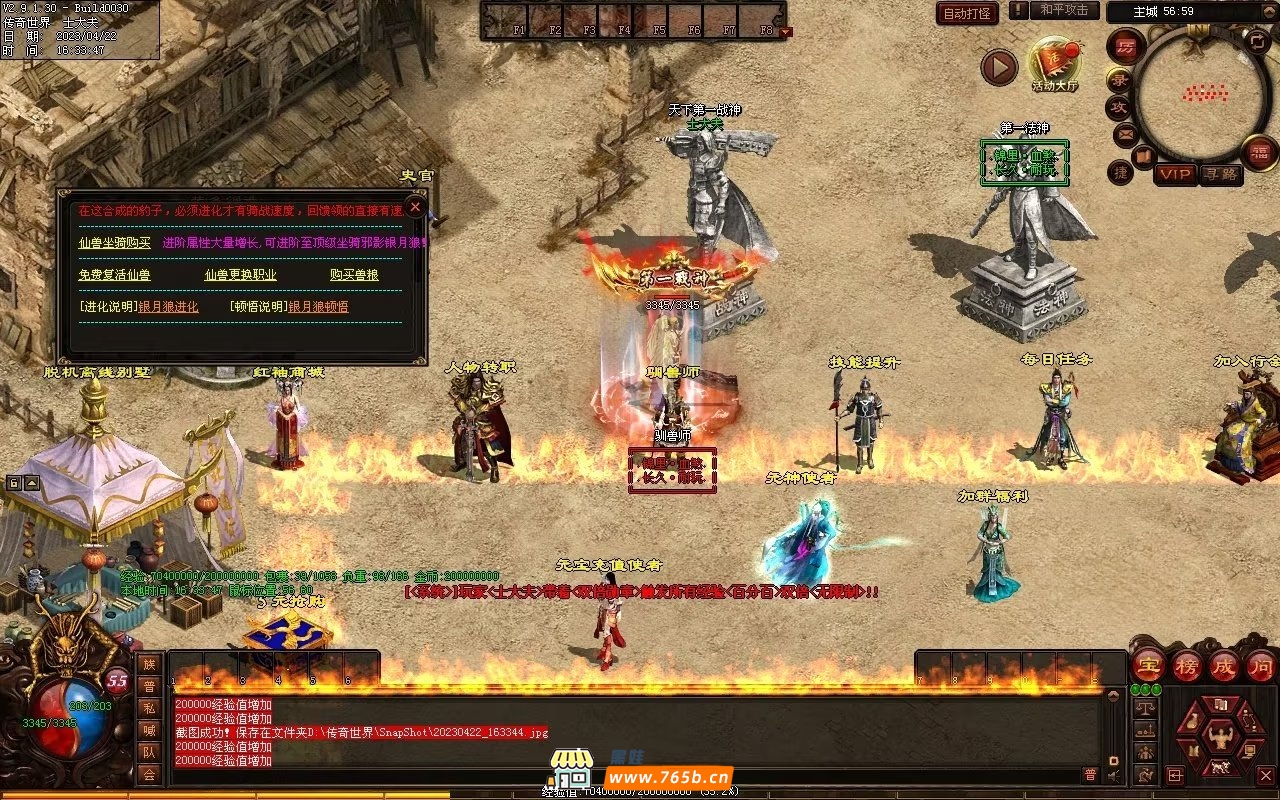Activate the 寻路 pathfinding button

1220,174
